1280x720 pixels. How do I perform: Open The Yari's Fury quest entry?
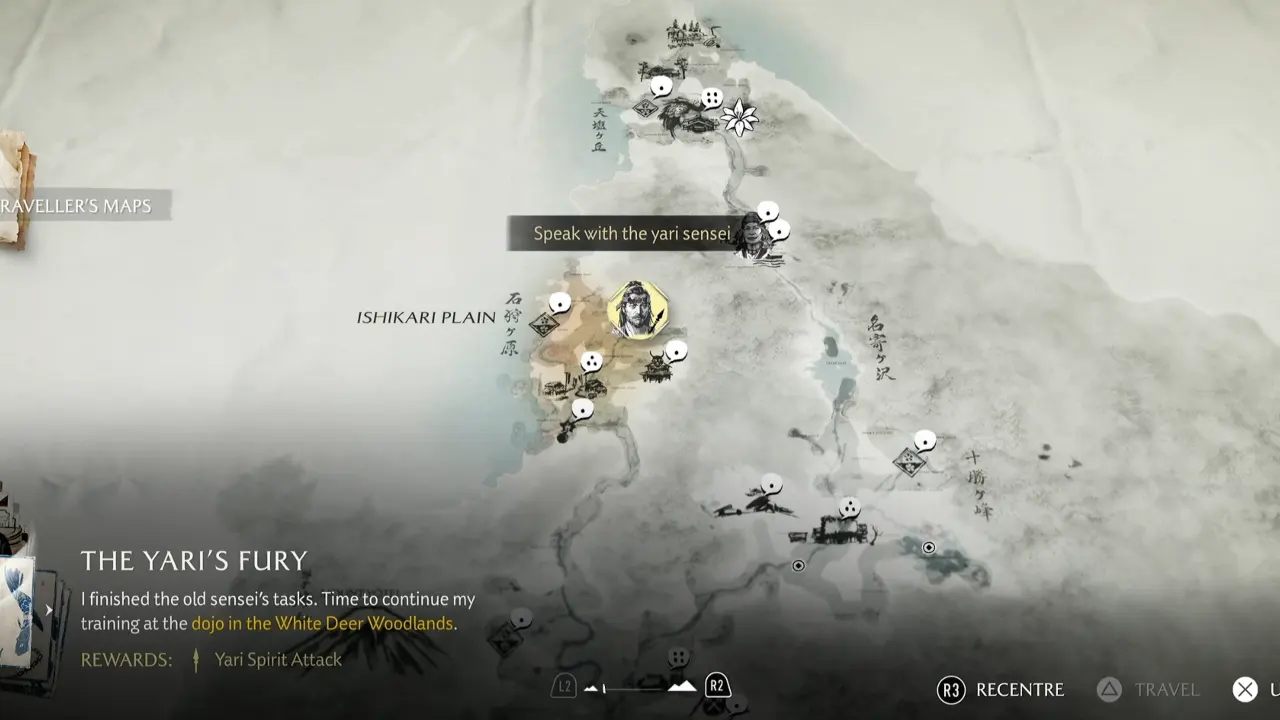[x=194, y=560]
